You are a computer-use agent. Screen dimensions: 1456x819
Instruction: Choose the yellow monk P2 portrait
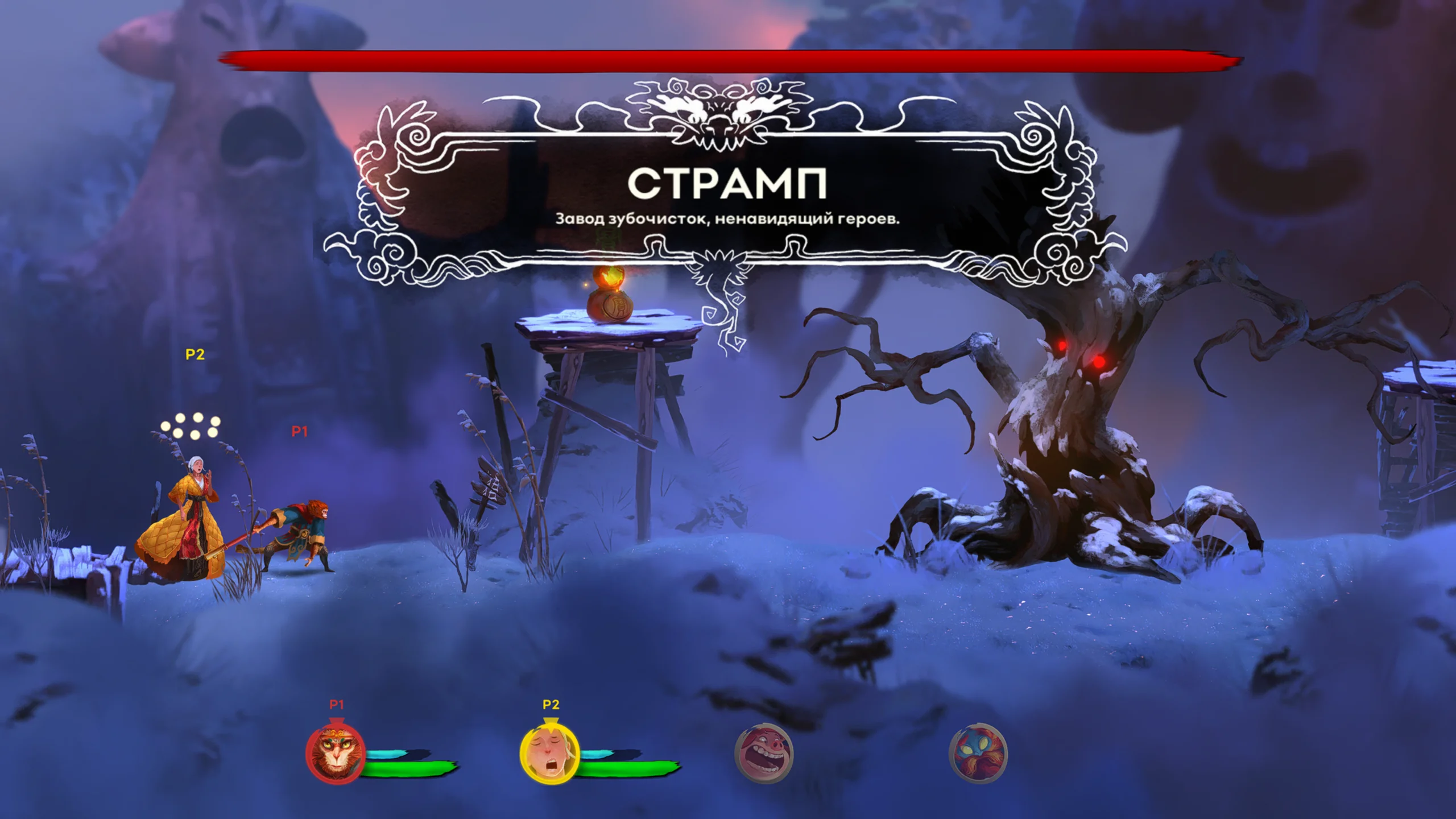549,753
